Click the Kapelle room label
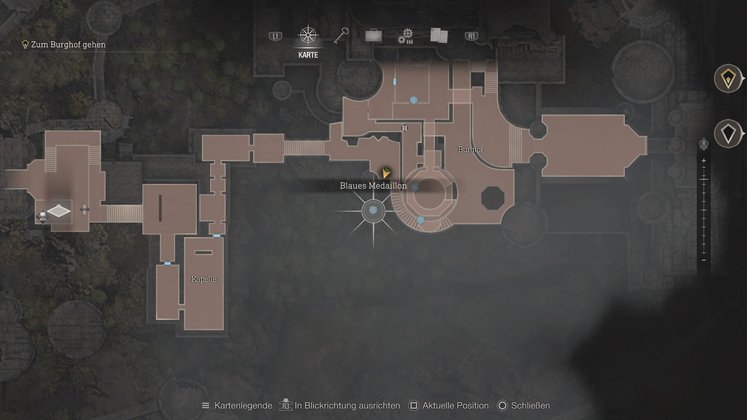 203,277
